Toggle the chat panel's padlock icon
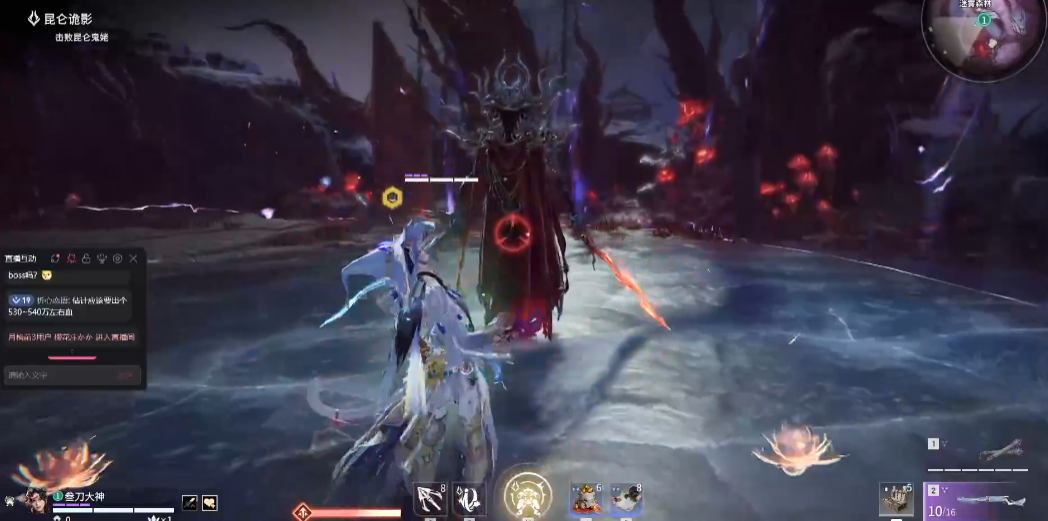 (x=86, y=258)
